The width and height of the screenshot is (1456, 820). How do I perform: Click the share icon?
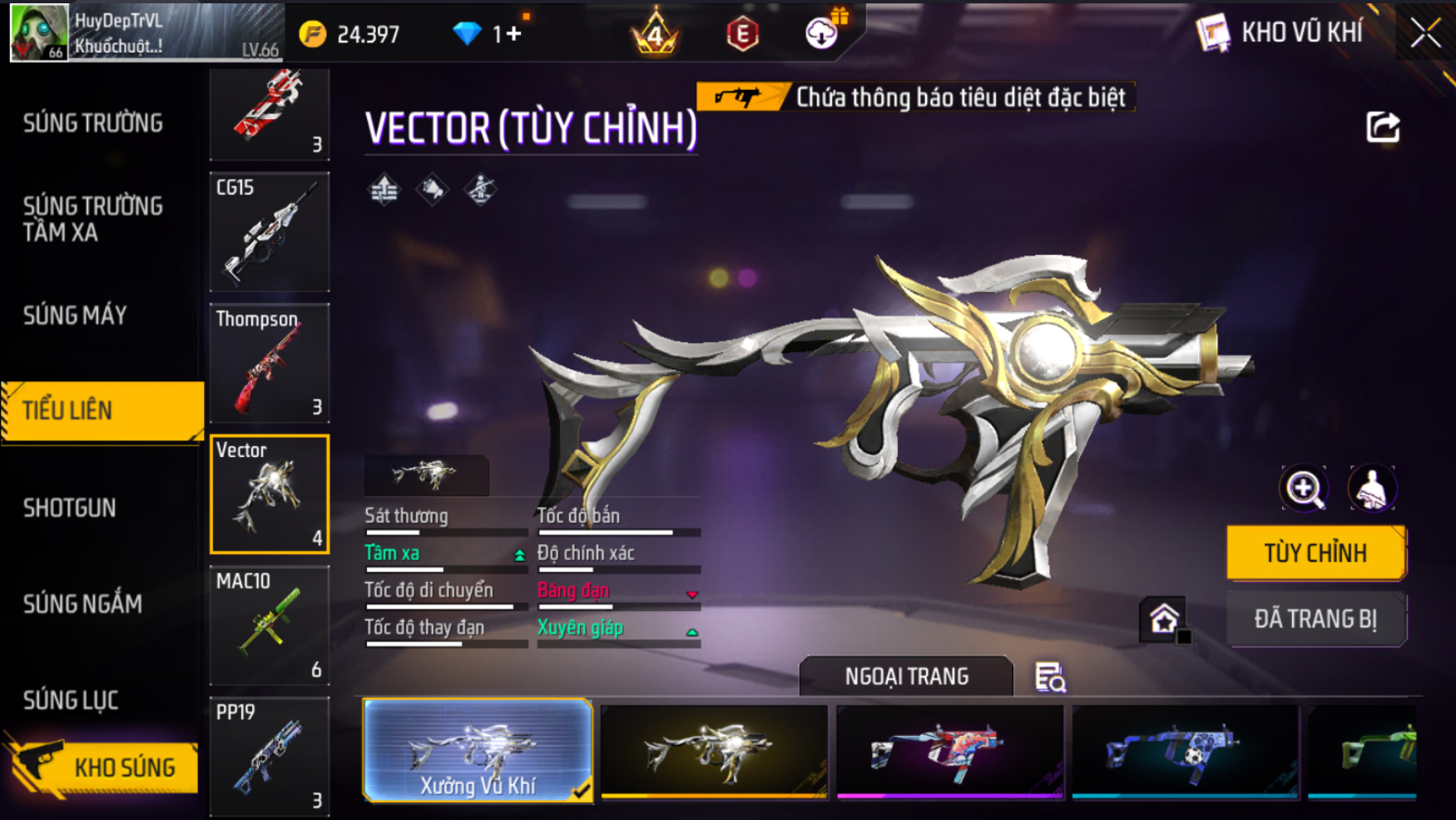point(1383,127)
